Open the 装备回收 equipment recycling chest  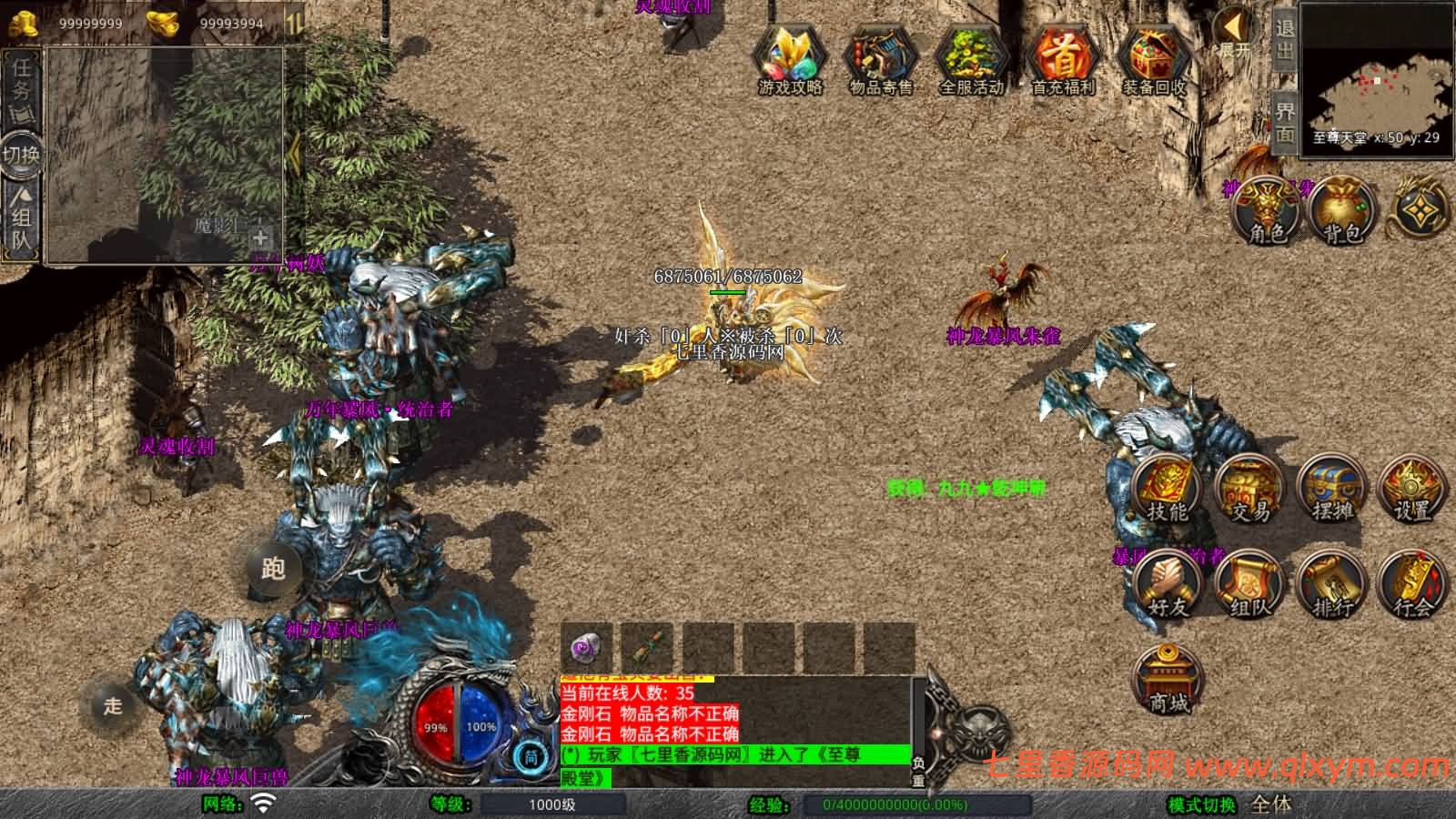[1154, 59]
